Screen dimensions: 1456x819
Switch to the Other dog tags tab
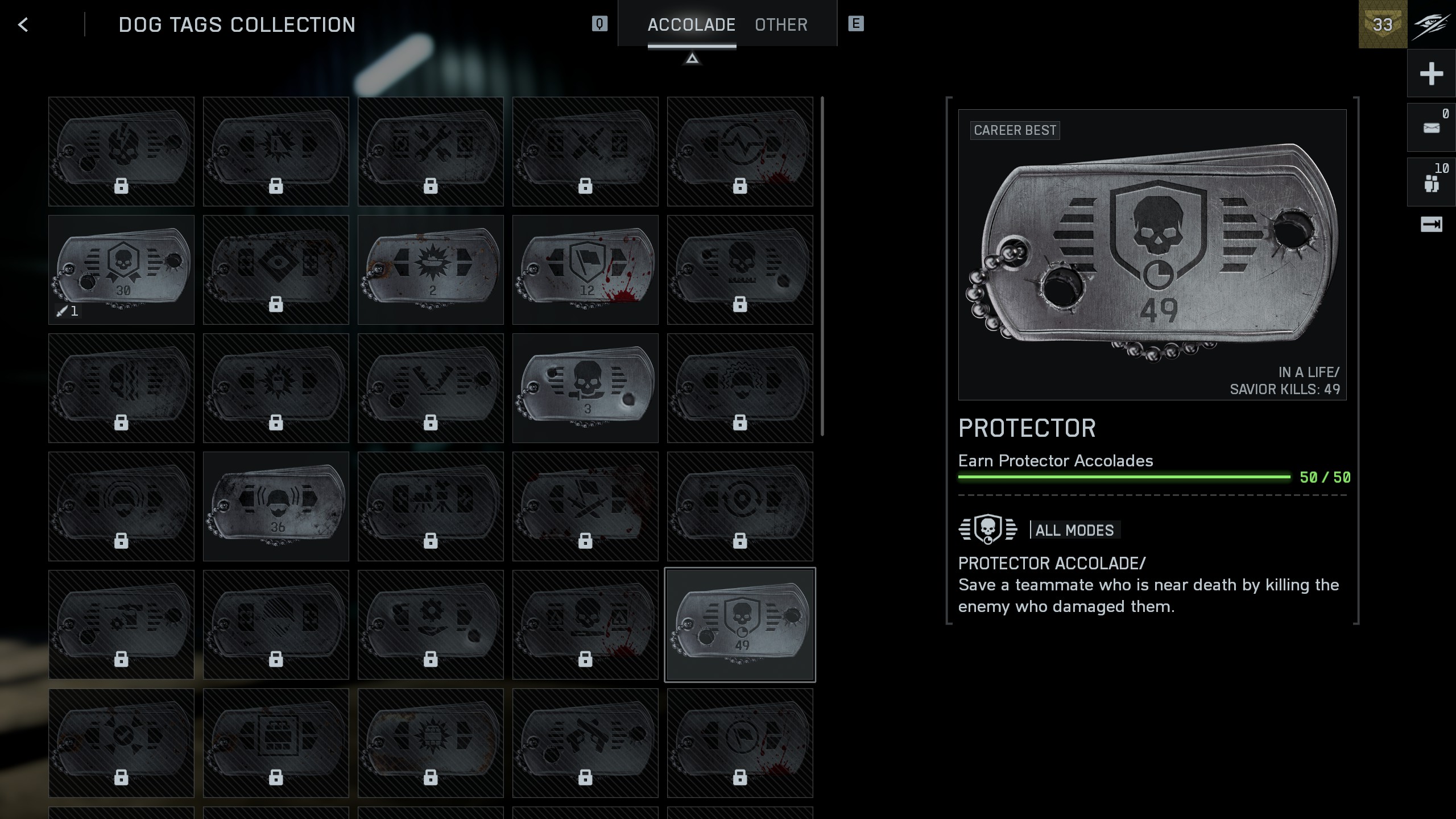pyautogui.click(x=781, y=24)
